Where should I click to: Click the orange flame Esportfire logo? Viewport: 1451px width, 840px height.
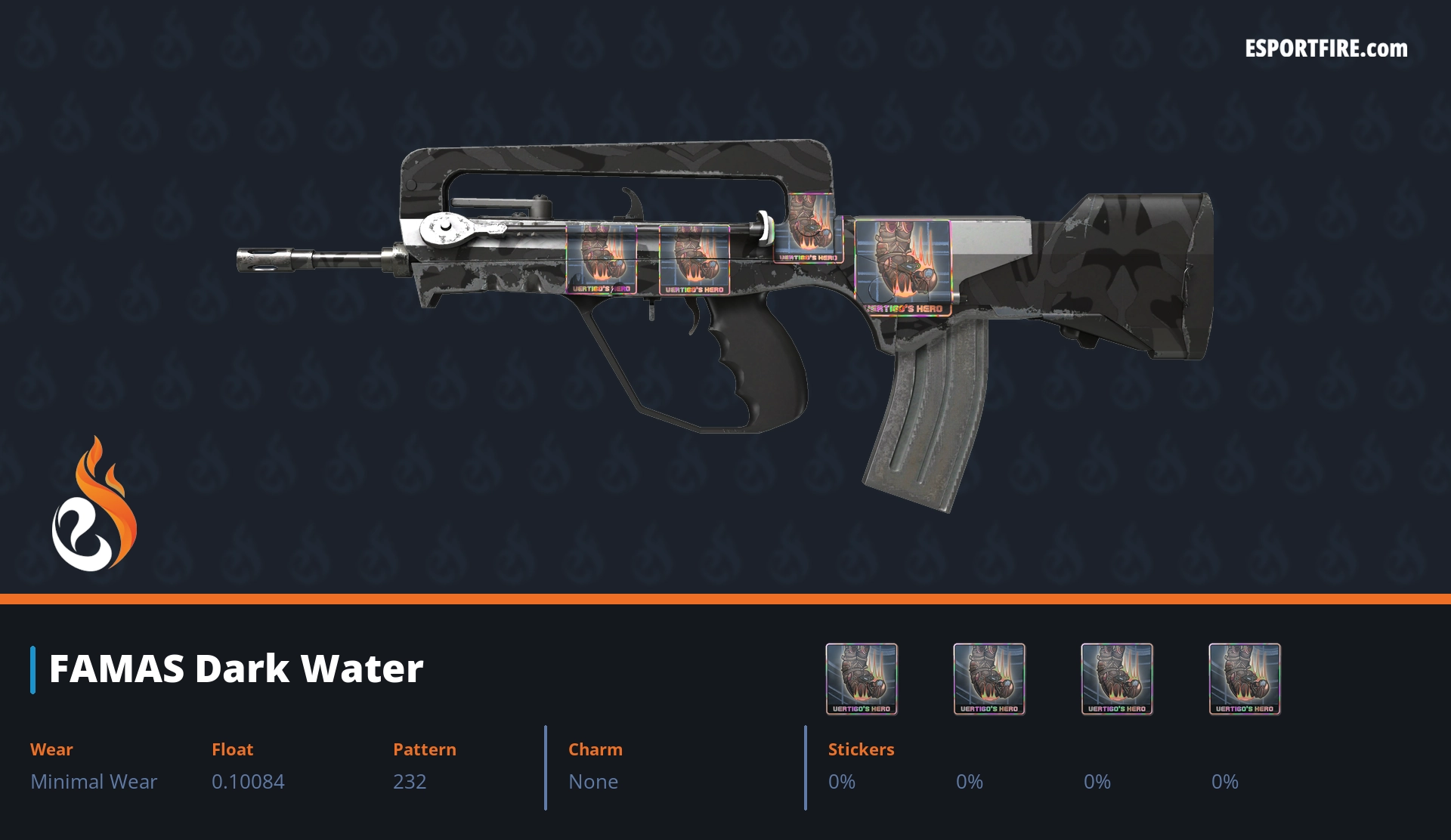click(94, 505)
